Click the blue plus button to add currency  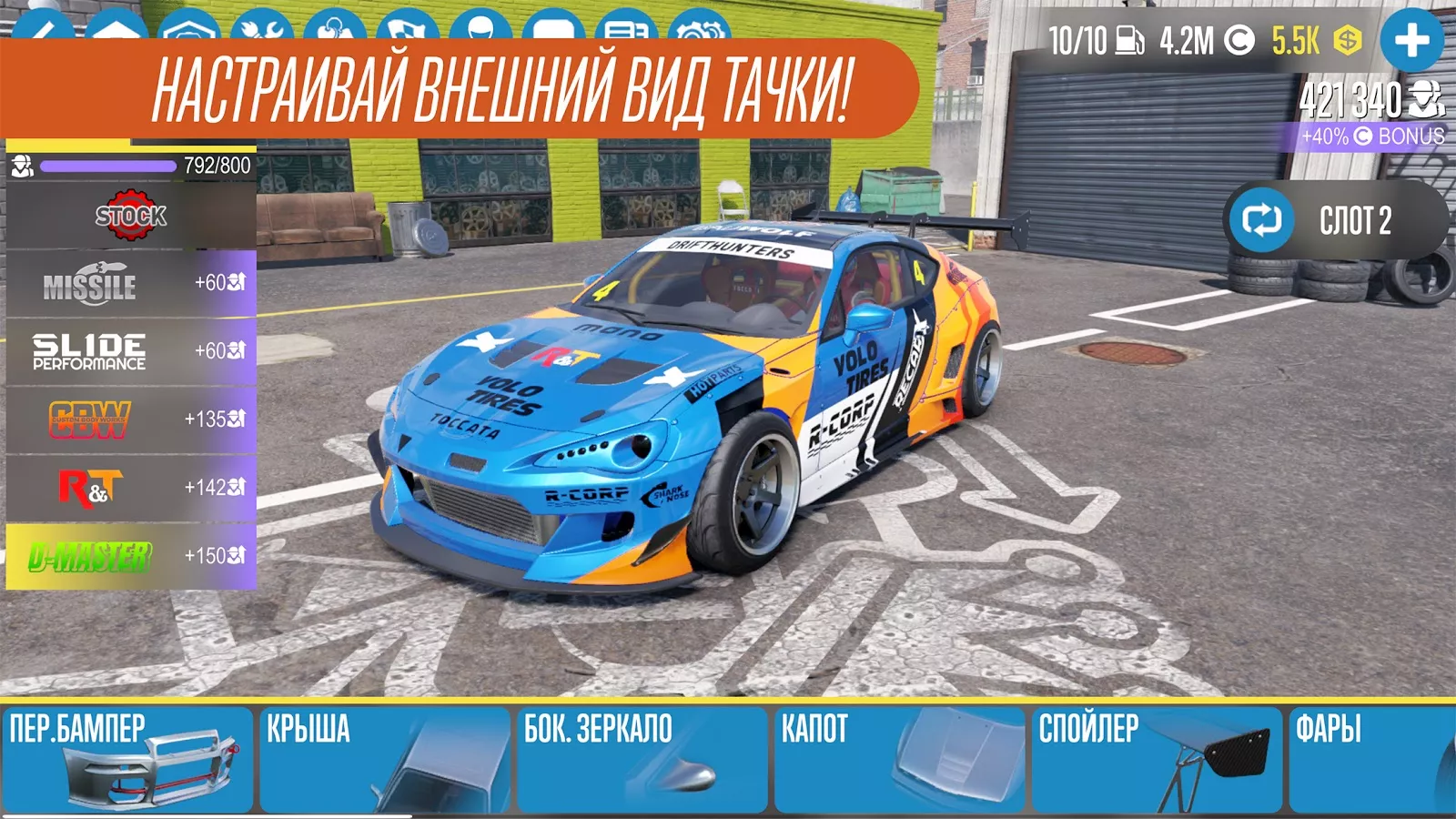pos(1411,40)
